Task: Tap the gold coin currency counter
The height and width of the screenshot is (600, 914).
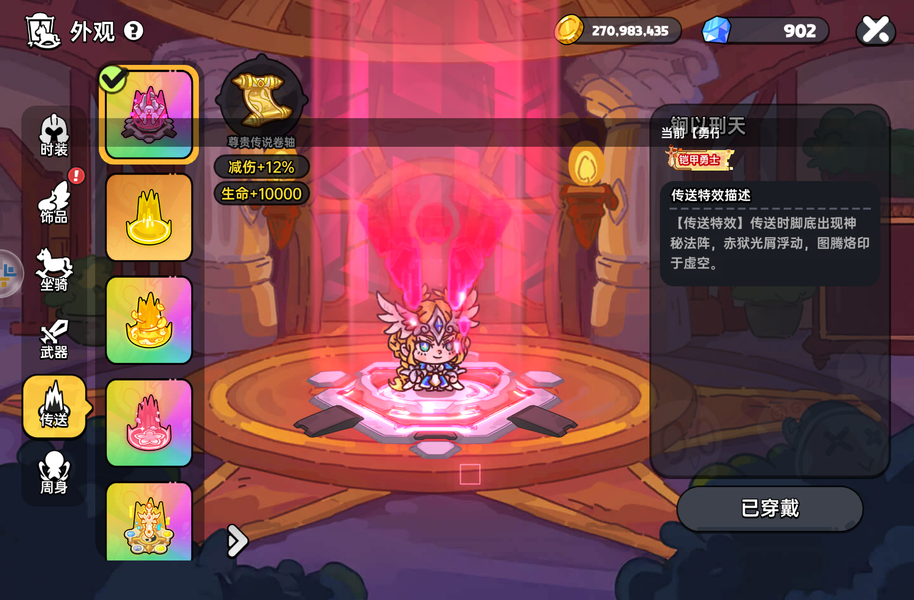Action: coord(618,30)
